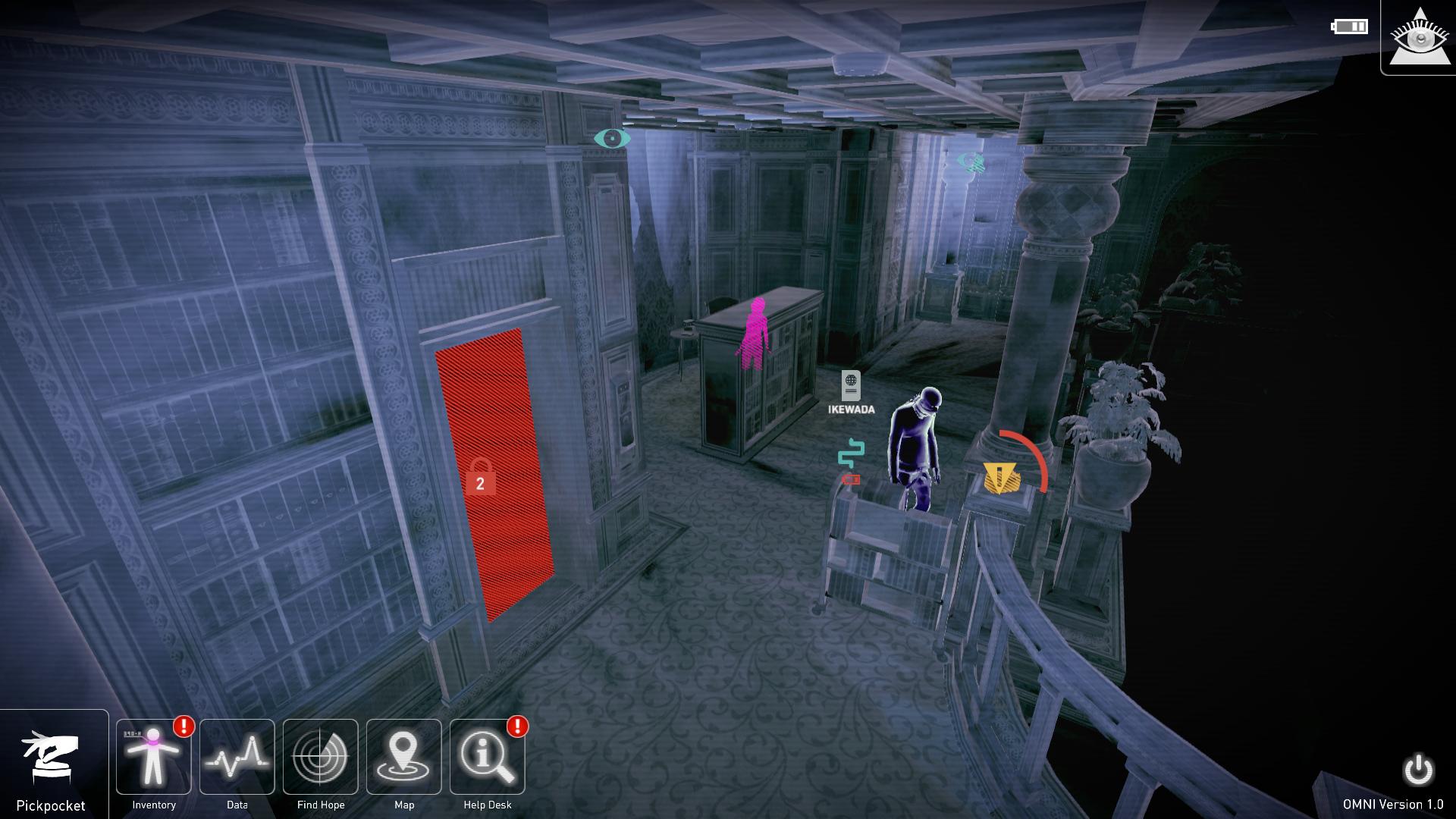
Task: Scan the IKEWADA passport icon
Action: point(851,386)
